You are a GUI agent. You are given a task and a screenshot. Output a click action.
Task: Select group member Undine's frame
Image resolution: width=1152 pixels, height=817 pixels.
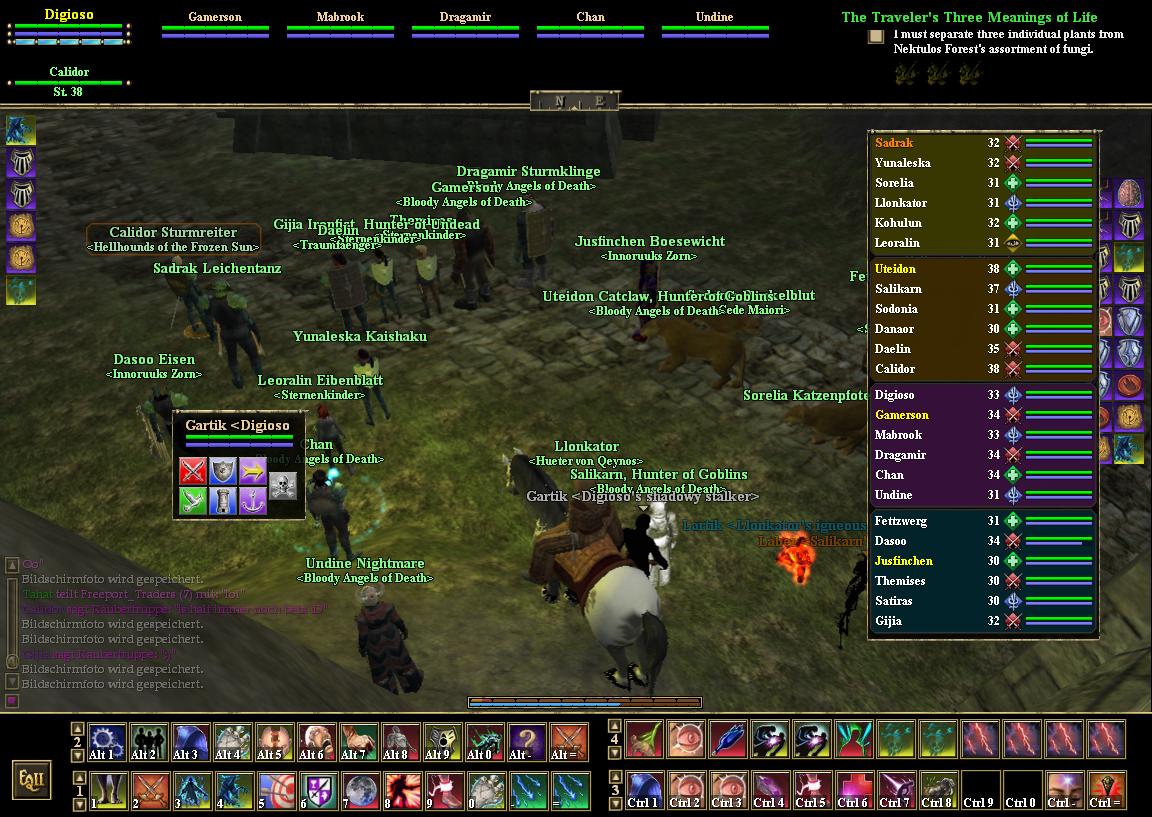714,25
